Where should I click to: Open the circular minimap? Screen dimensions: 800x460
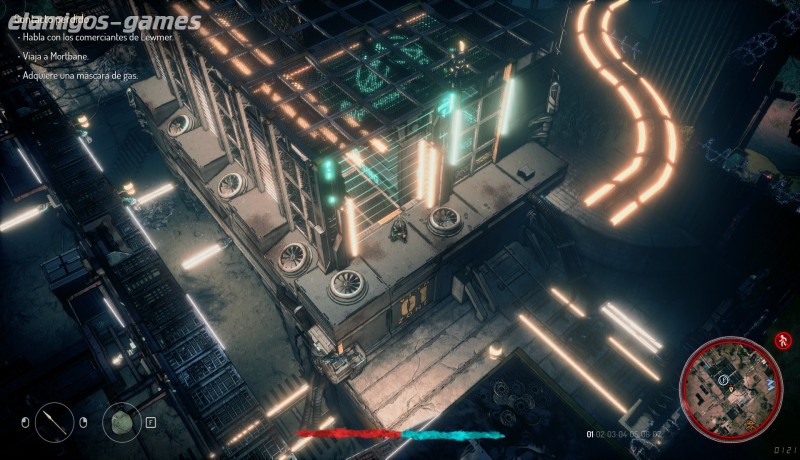point(729,386)
